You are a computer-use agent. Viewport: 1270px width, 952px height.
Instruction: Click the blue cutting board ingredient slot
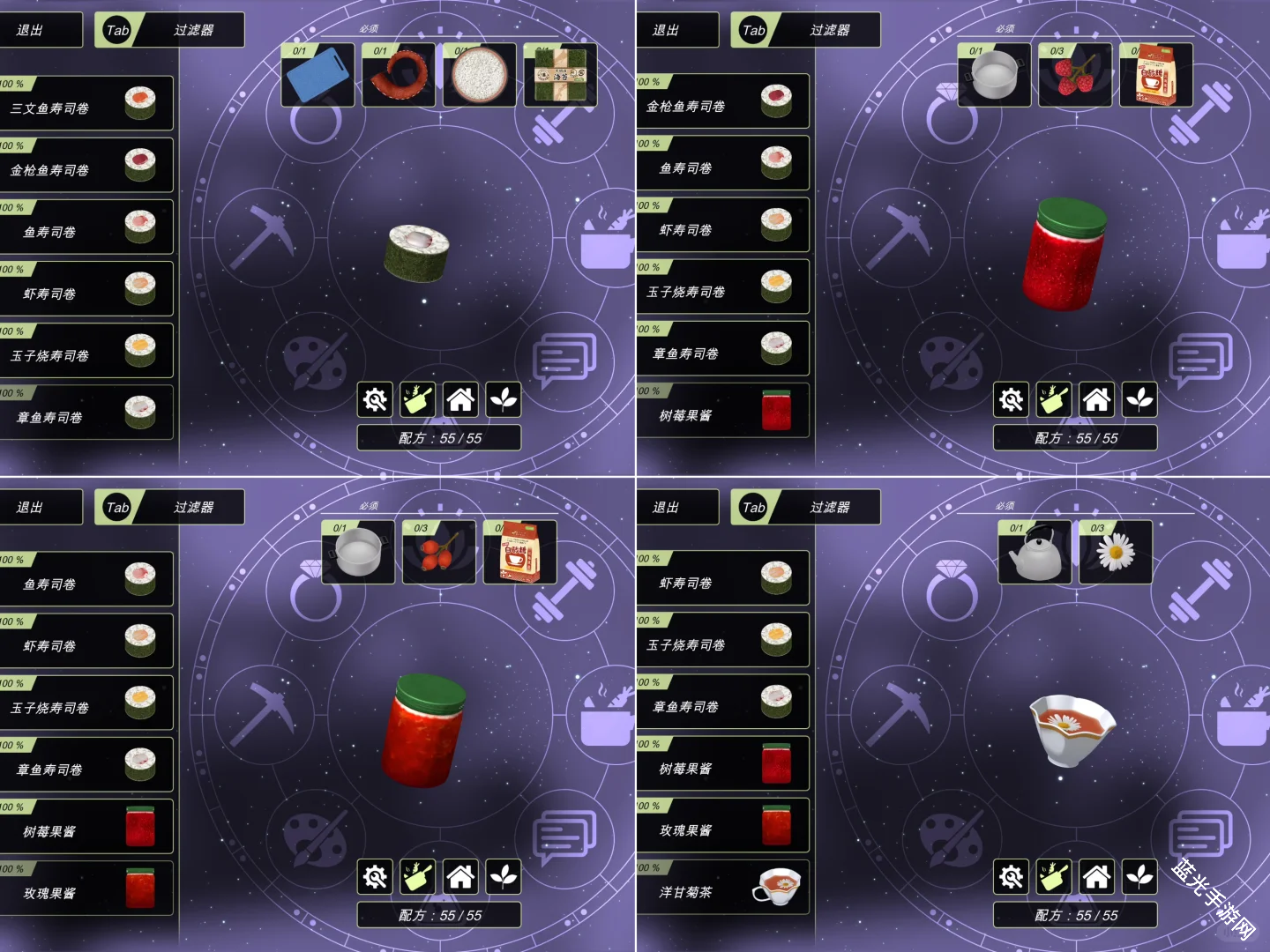click(317, 76)
